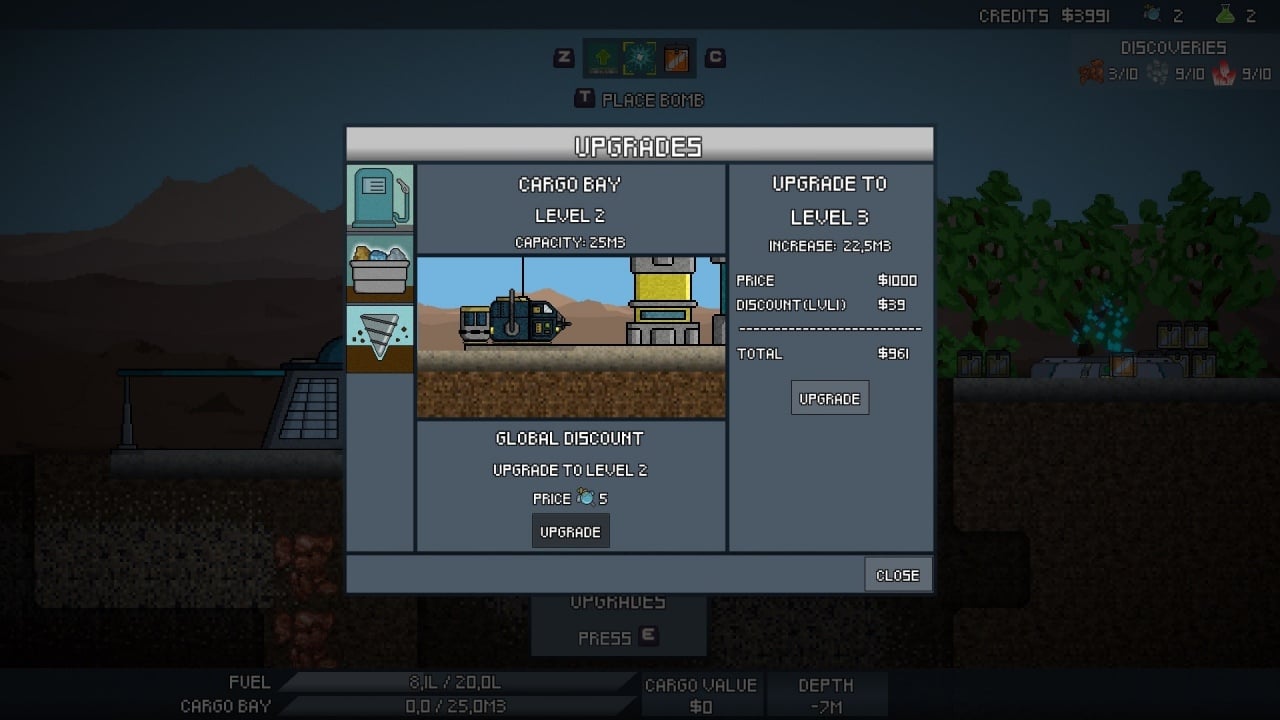Select the green up-arrow item slot
This screenshot has height=720, width=1280.
click(603, 59)
